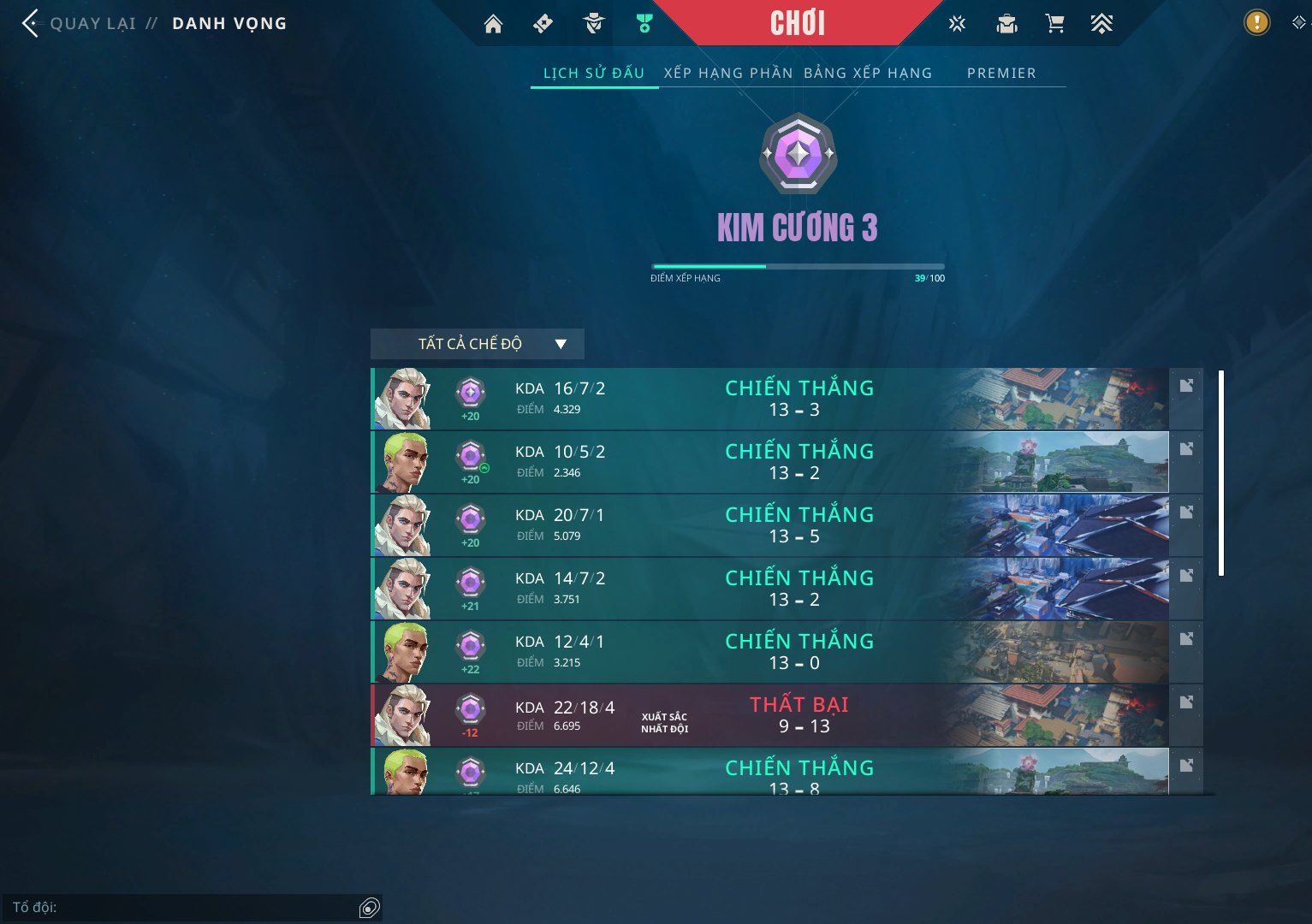The width and height of the screenshot is (1312, 924).
Task: Click the match history scrollbar
Action: (x=1221, y=473)
